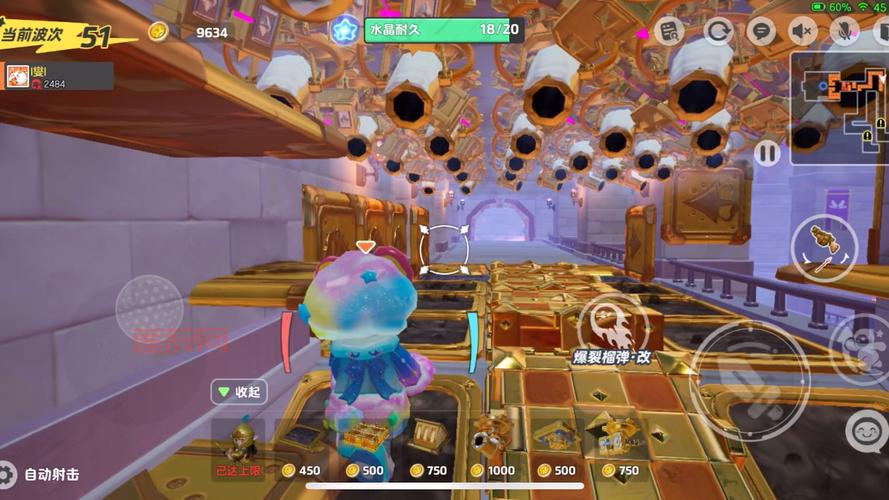The height and width of the screenshot is (500, 889).
Task: Toggle the muted speaker icon
Action: point(802,31)
